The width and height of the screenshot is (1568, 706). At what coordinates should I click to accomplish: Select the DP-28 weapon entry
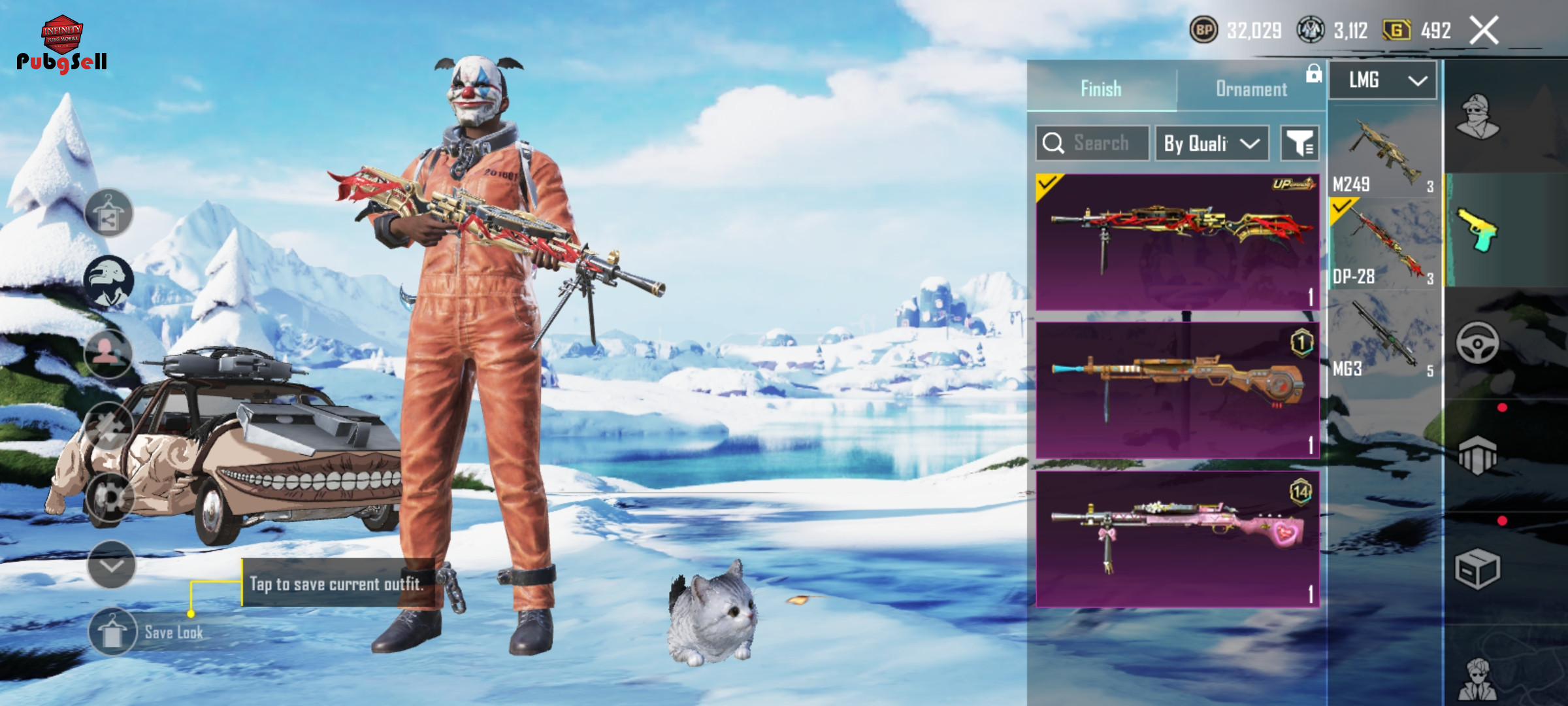click(1383, 245)
